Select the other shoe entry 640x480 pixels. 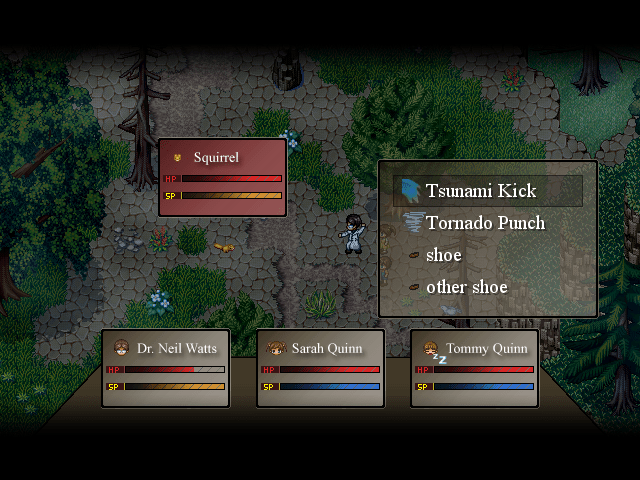(466, 287)
